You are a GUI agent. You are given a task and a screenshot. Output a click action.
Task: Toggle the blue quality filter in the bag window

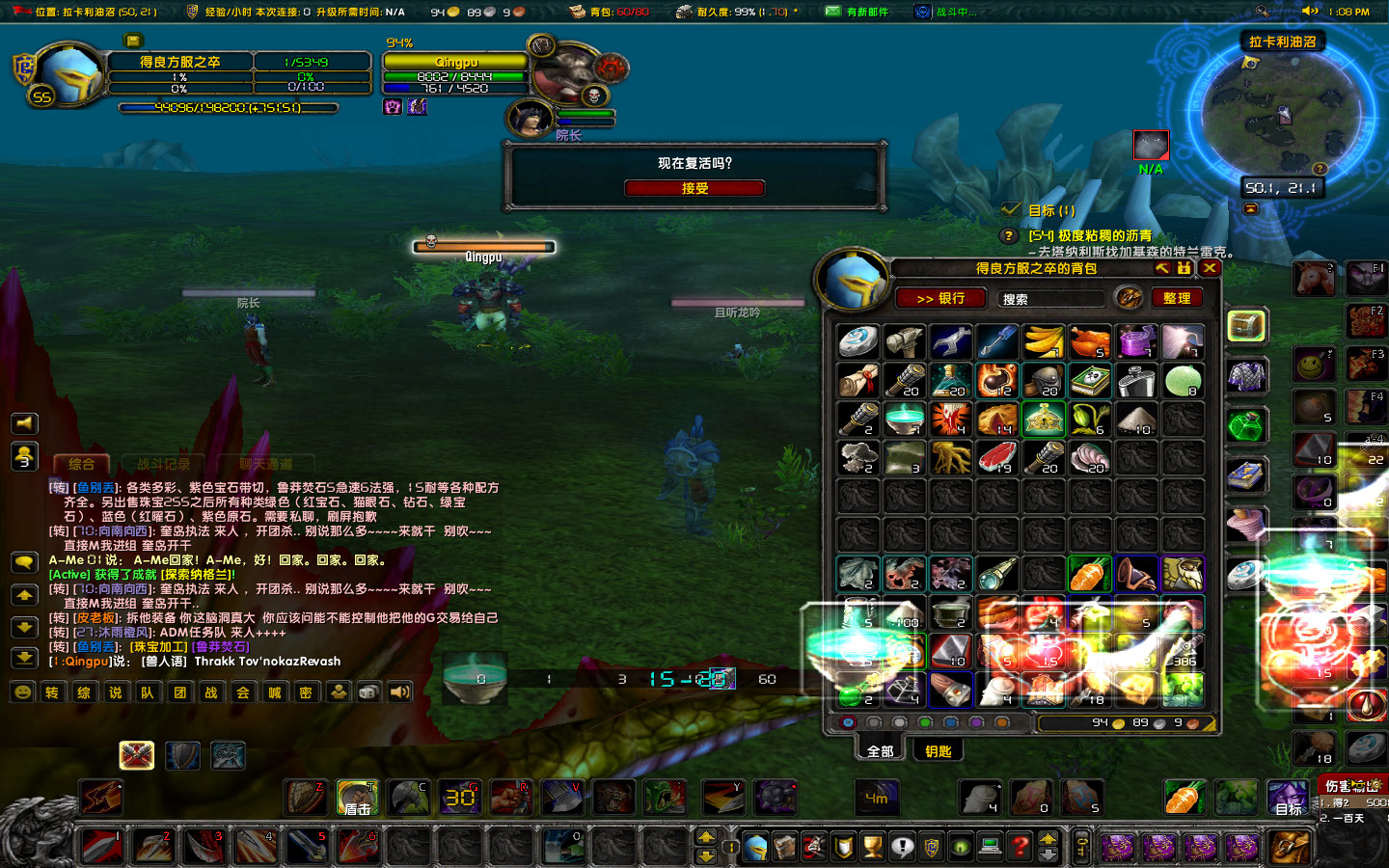pos(950,721)
